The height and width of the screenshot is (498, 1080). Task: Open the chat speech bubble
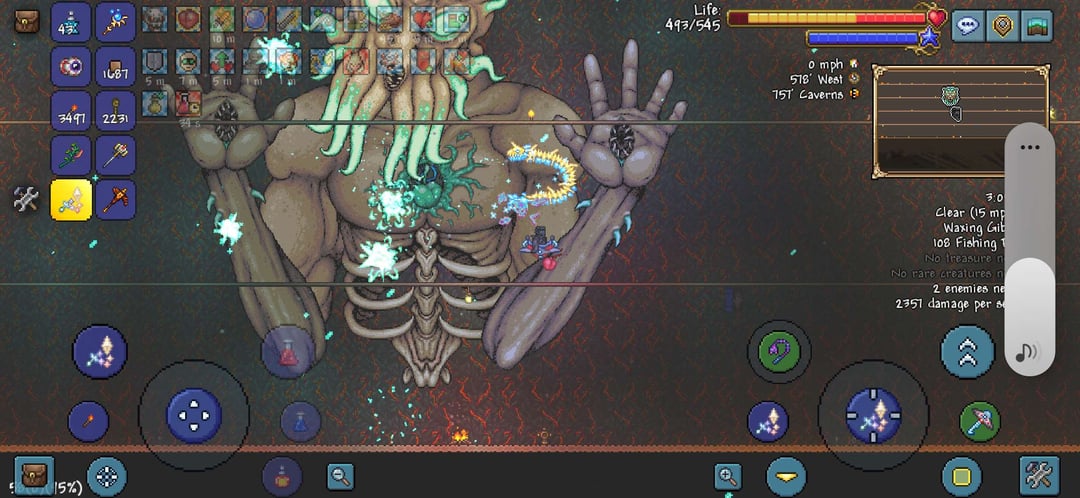(966, 26)
